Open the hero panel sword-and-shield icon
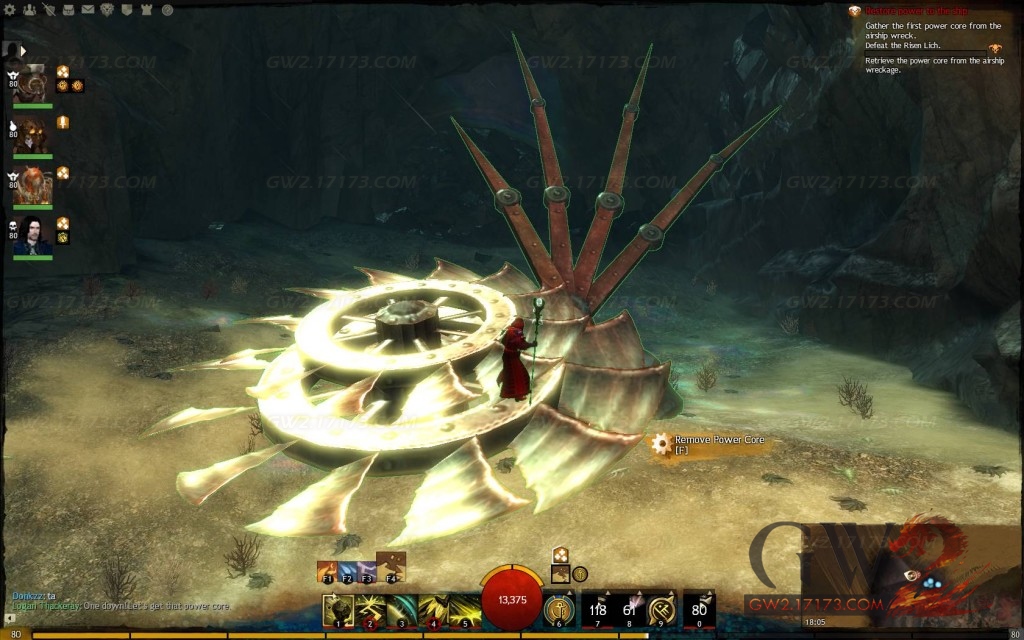The width and height of the screenshot is (1024, 640). tap(48, 9)
